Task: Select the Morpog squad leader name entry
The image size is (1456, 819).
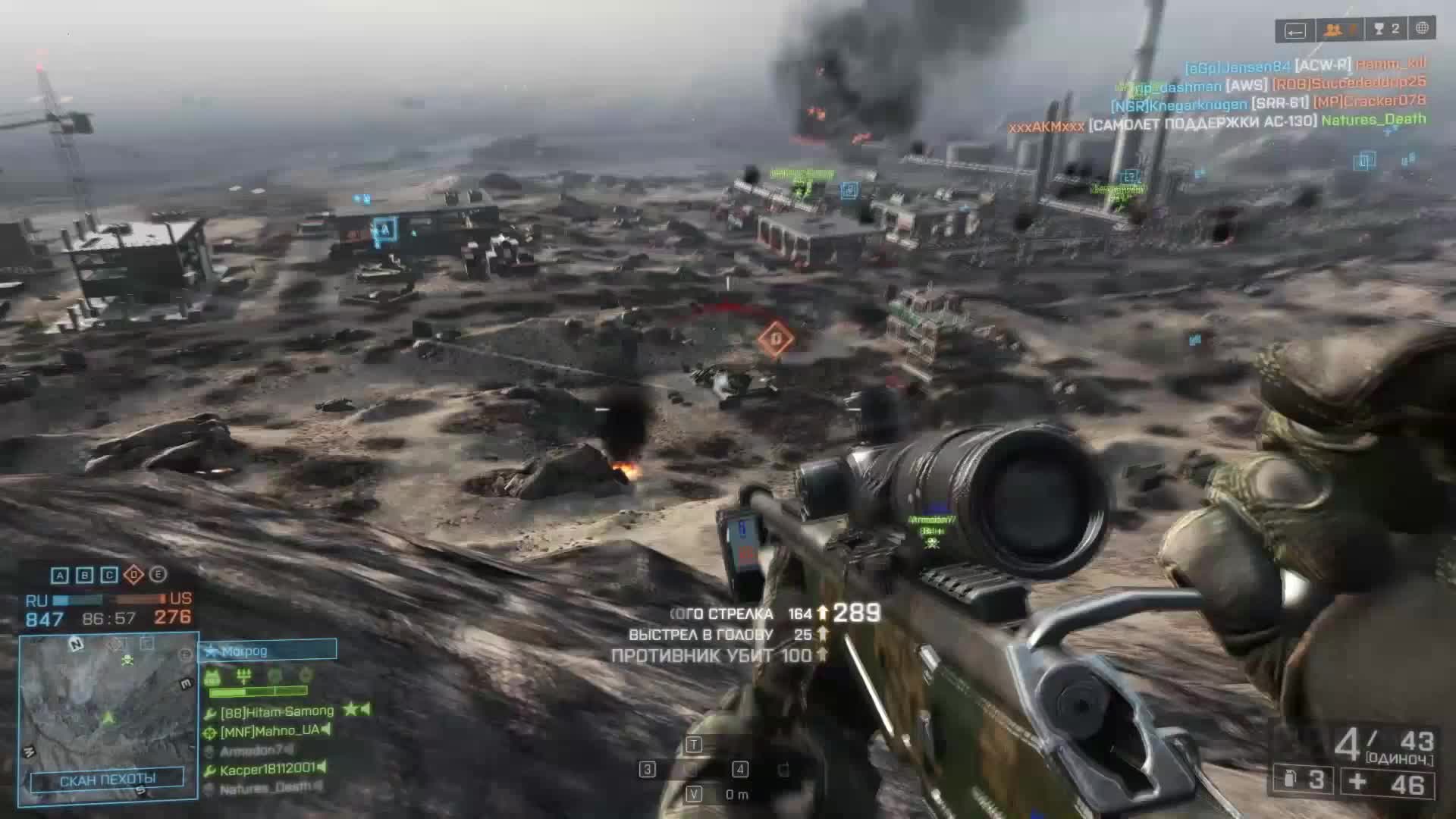Action: (244, 652)
